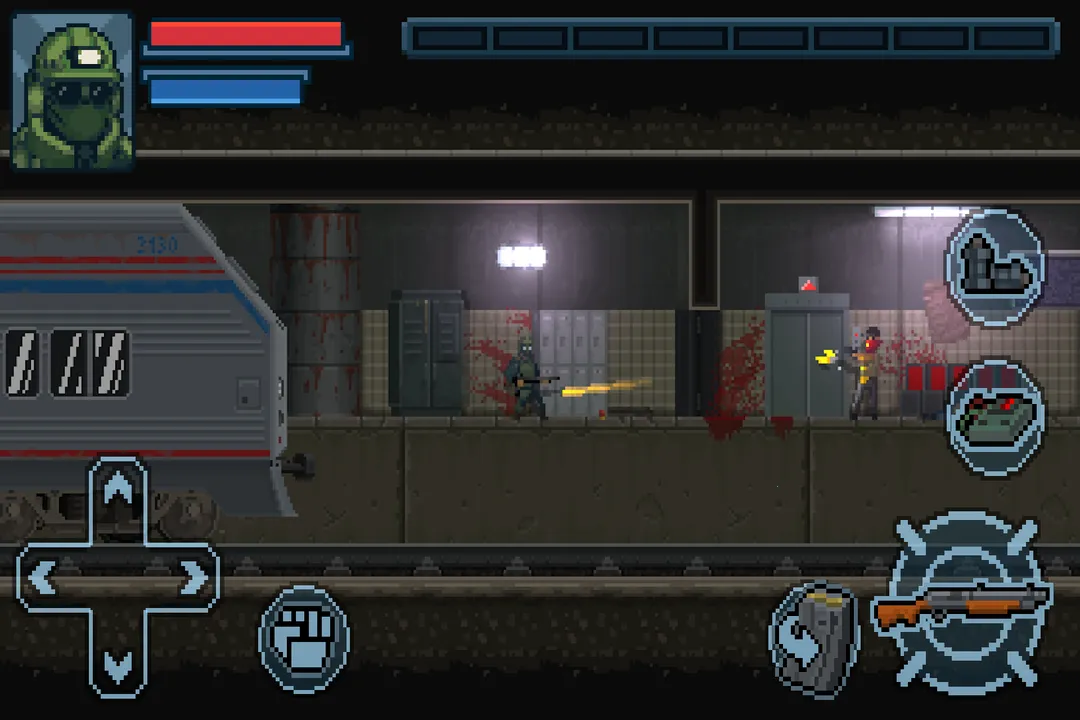
Task: Deploy the green landmine item
Action: pyautogui.click(x=995, y=417)
